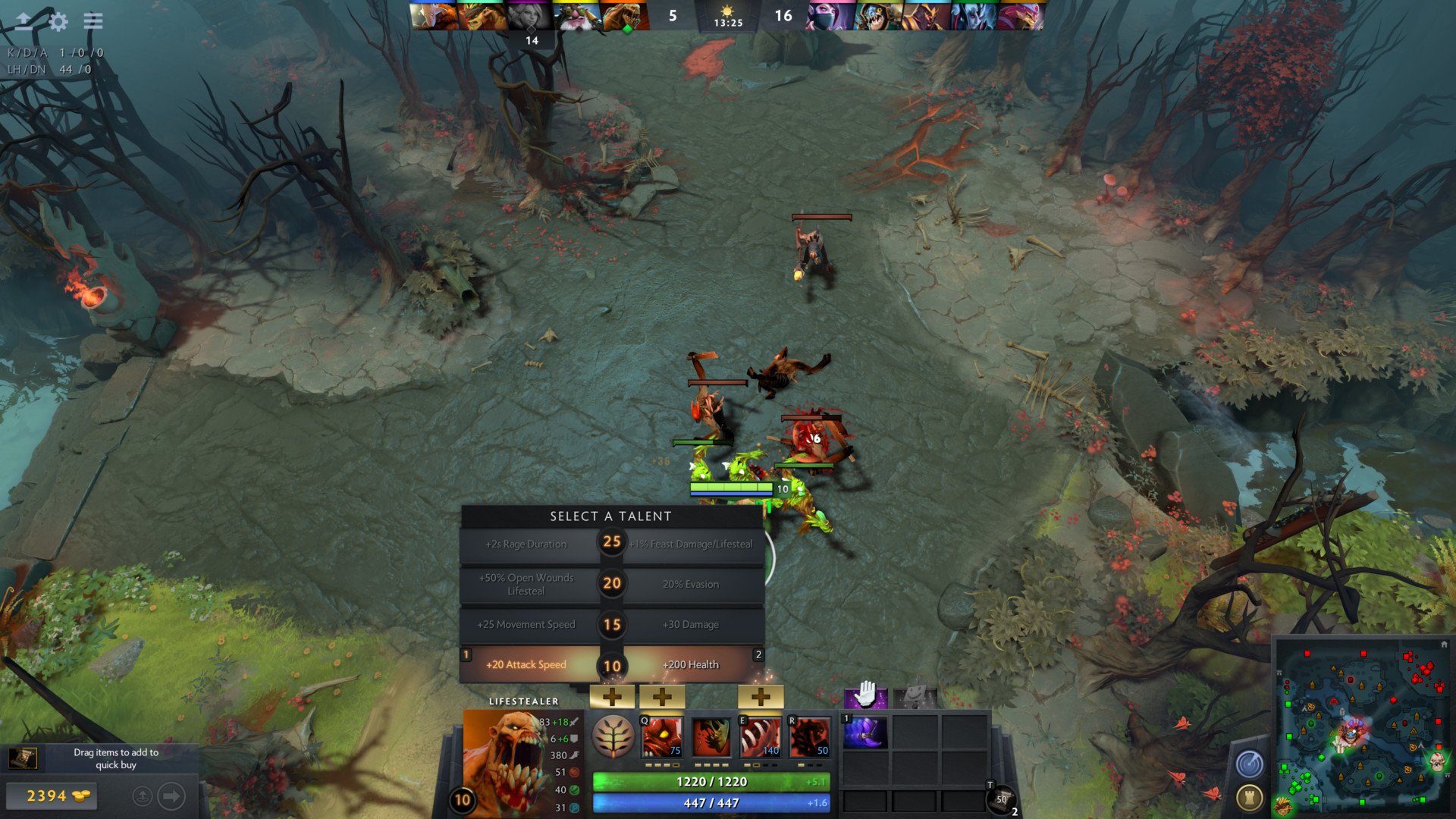
Task: Cast Open Wounds on a target
Action: 761,736
